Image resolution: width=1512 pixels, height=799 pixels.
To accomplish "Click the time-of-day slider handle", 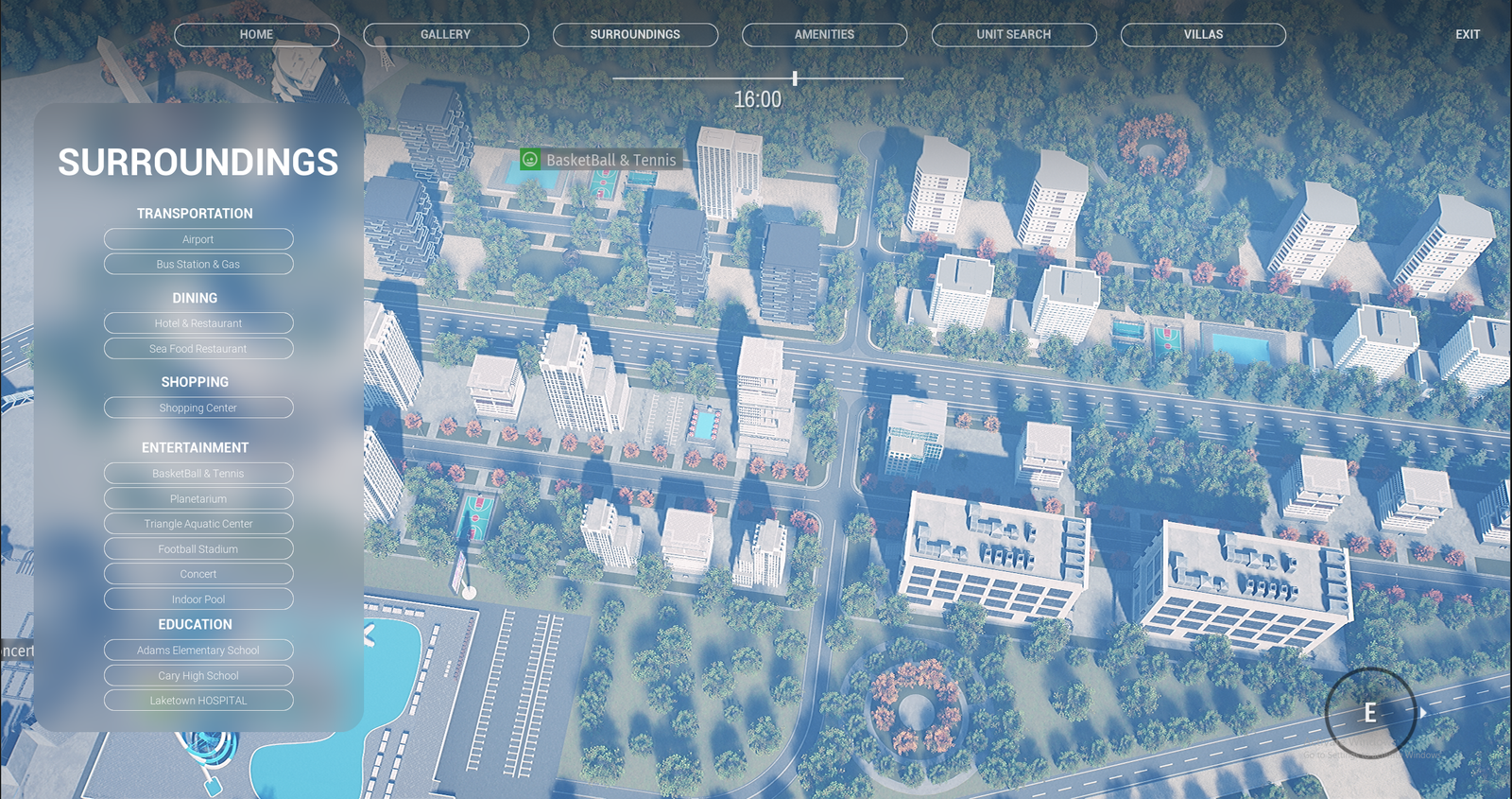I will coord(795,78).
